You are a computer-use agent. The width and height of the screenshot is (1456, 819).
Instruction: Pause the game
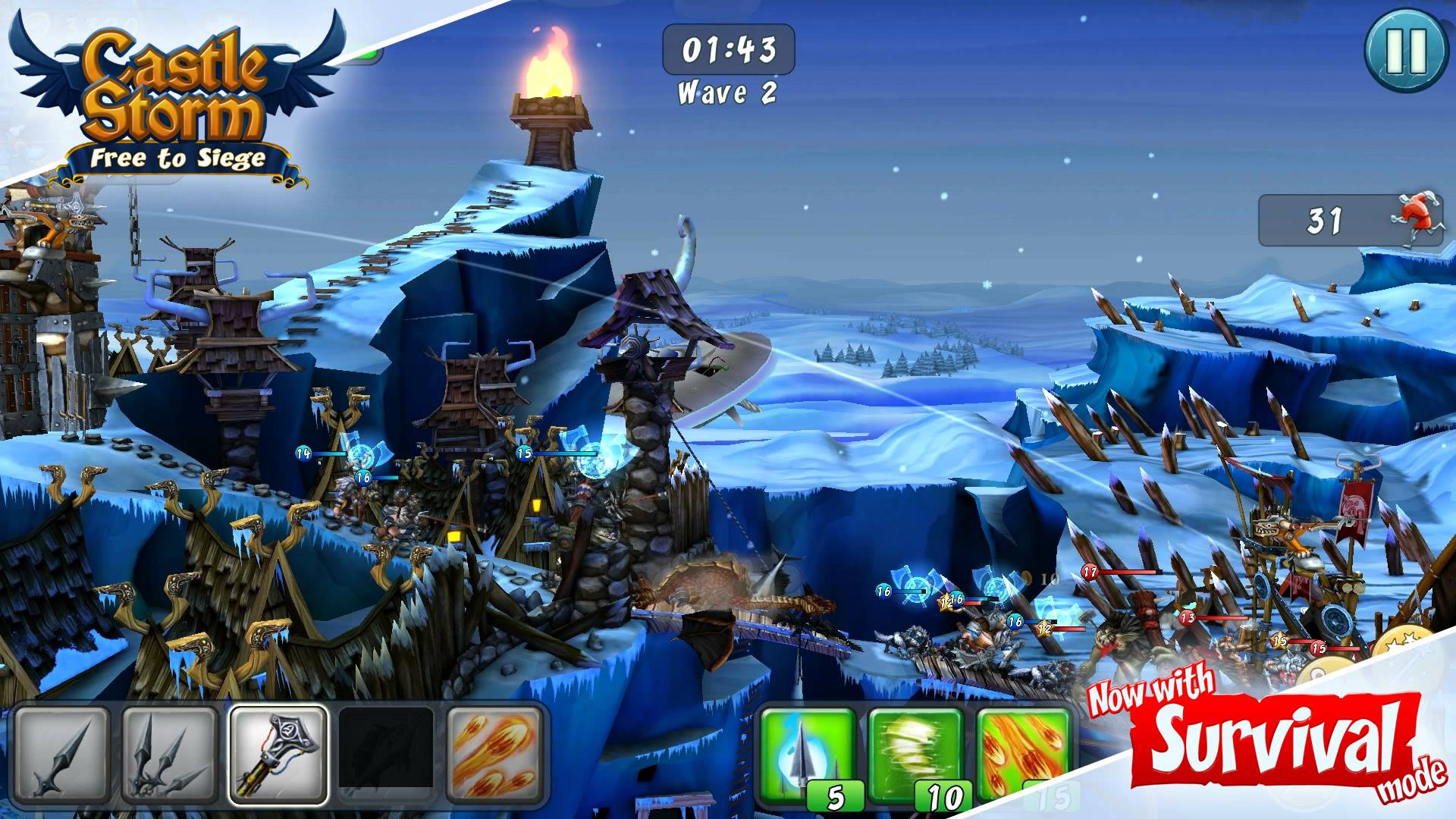(x=1405, y=51)
